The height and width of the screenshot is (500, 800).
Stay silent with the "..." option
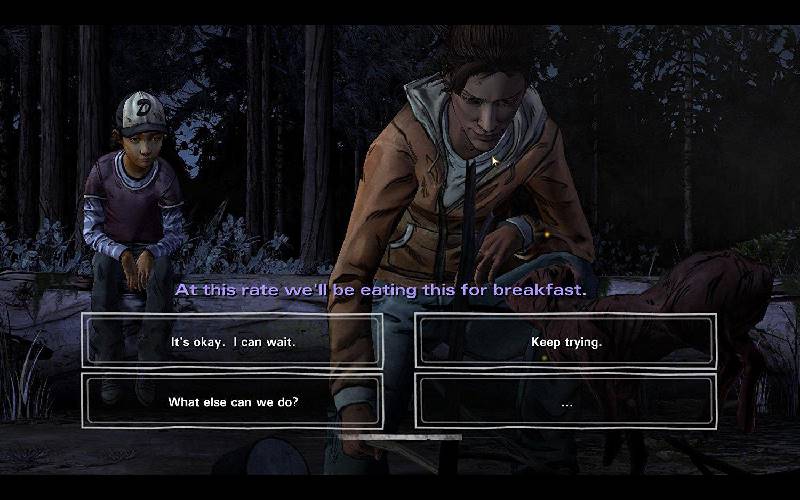566,402
